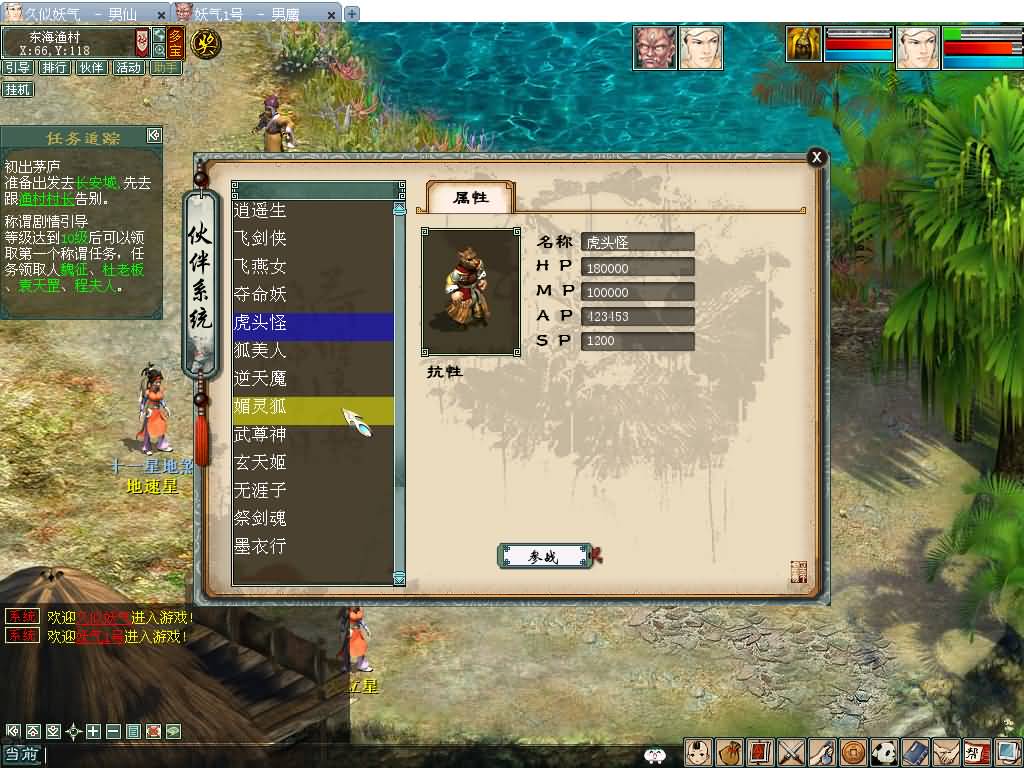
Task: Open the panda pet icon
Action: [x=884, y=752]
